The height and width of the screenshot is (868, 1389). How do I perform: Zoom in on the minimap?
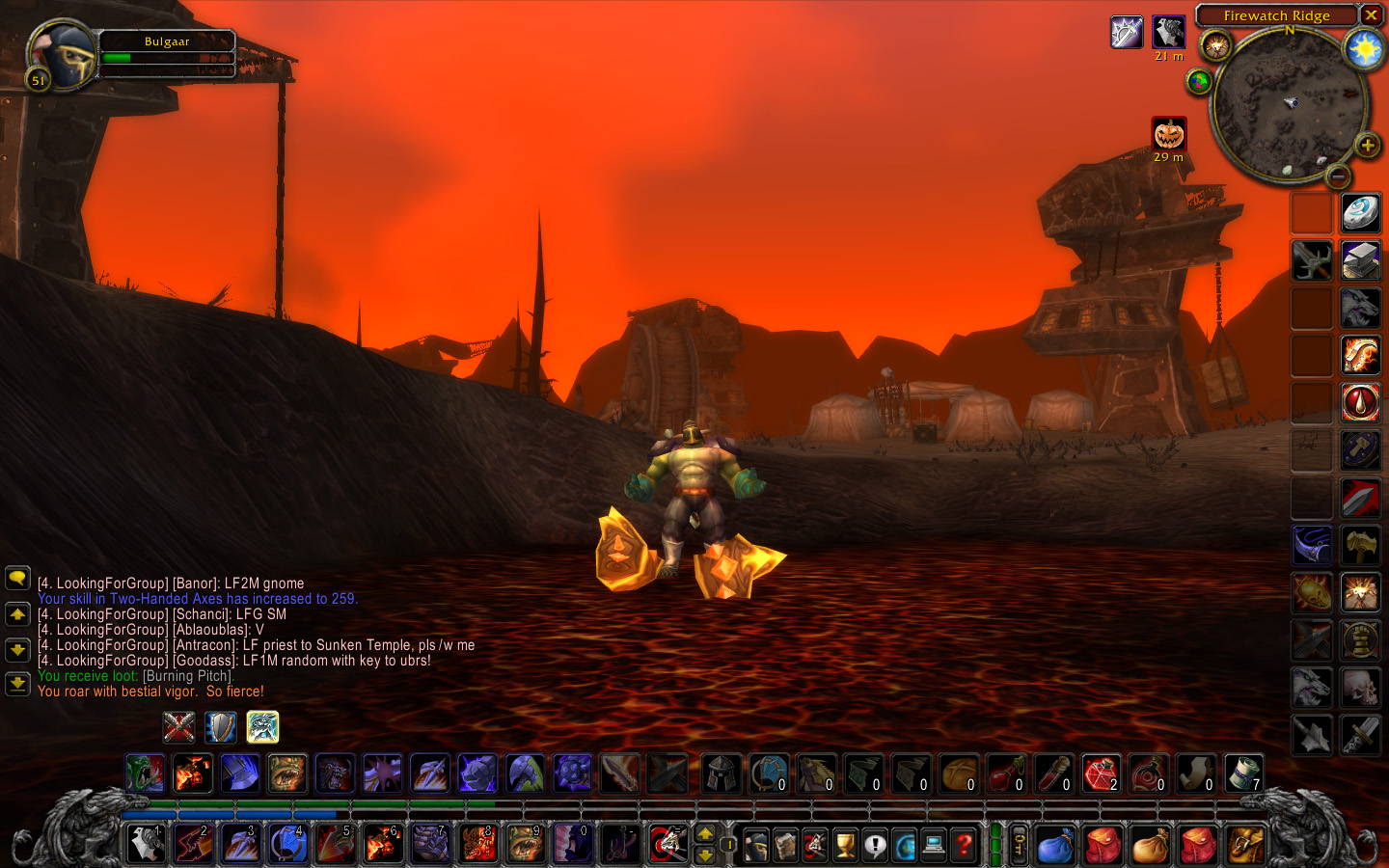click(1367, 146)
